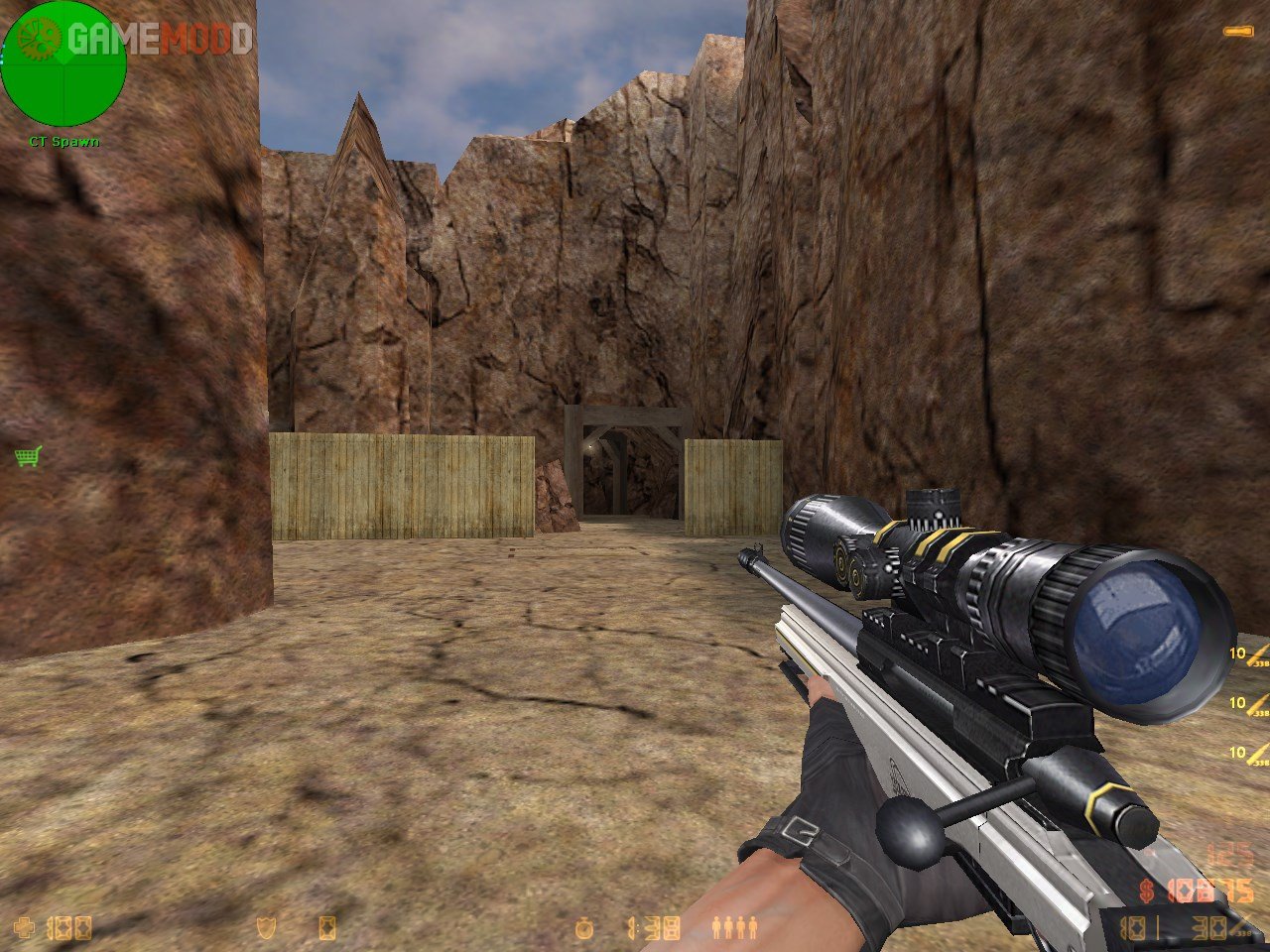Viewport: 1270px width, 952px height.
Task: Click the armor shield icon
Action: point(266,928)
